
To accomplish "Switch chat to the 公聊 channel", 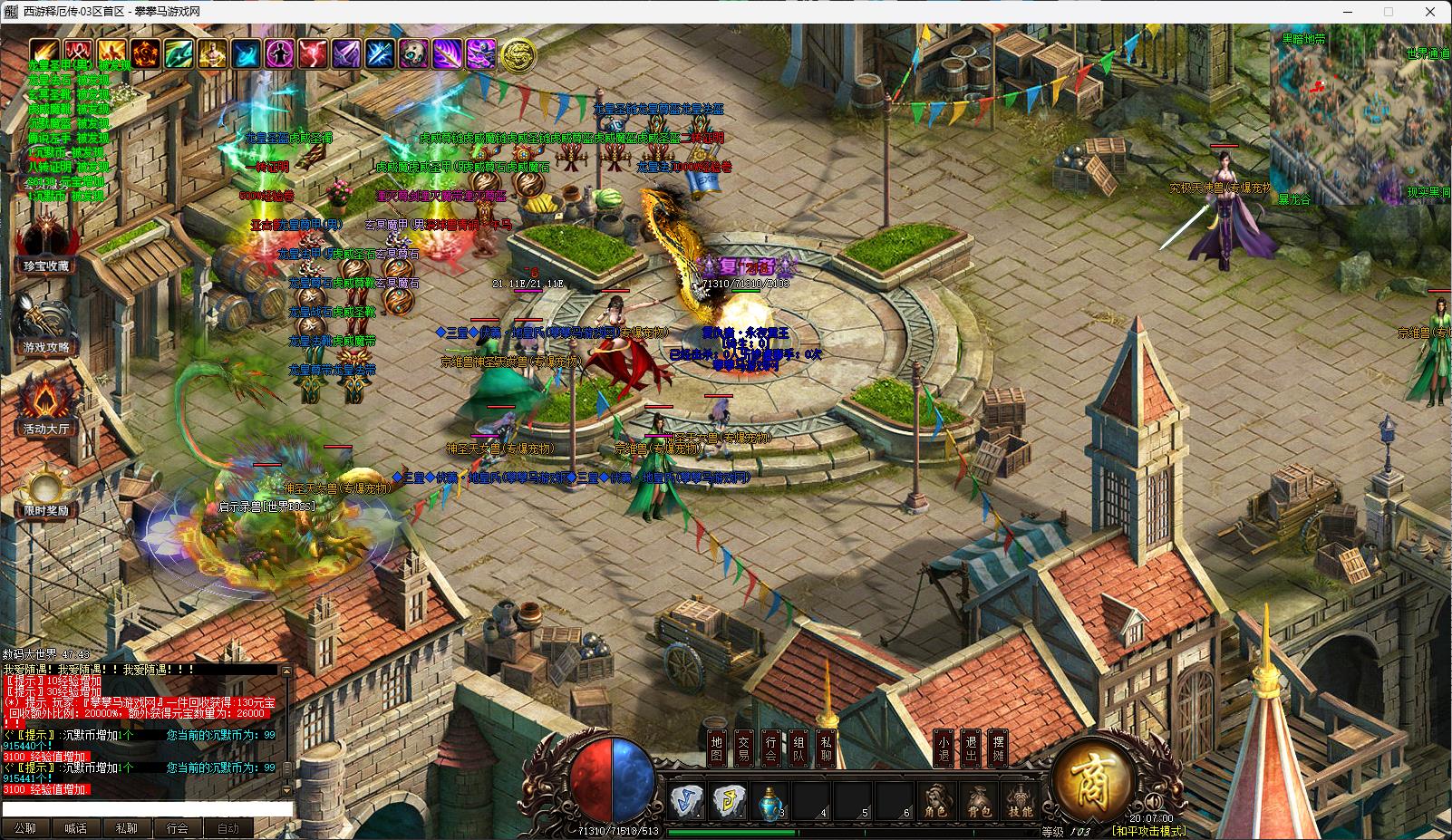I will 25,828.
